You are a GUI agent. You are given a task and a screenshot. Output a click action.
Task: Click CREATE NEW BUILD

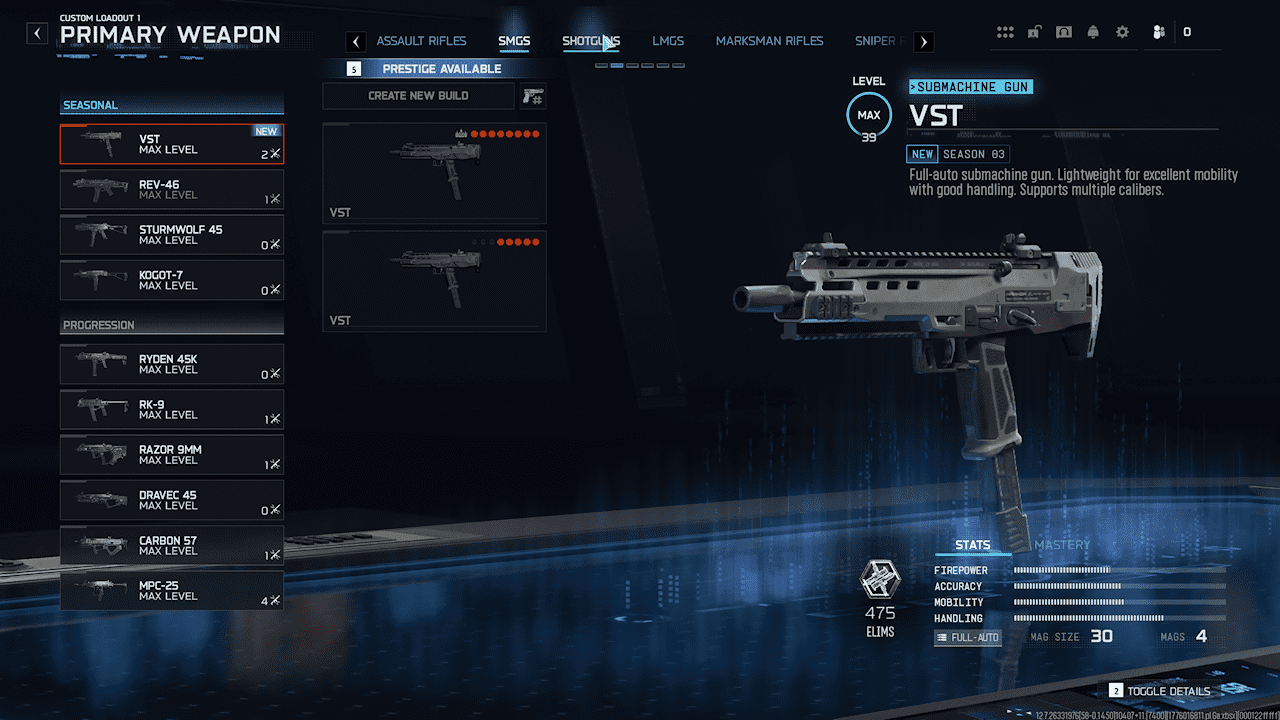418,95
